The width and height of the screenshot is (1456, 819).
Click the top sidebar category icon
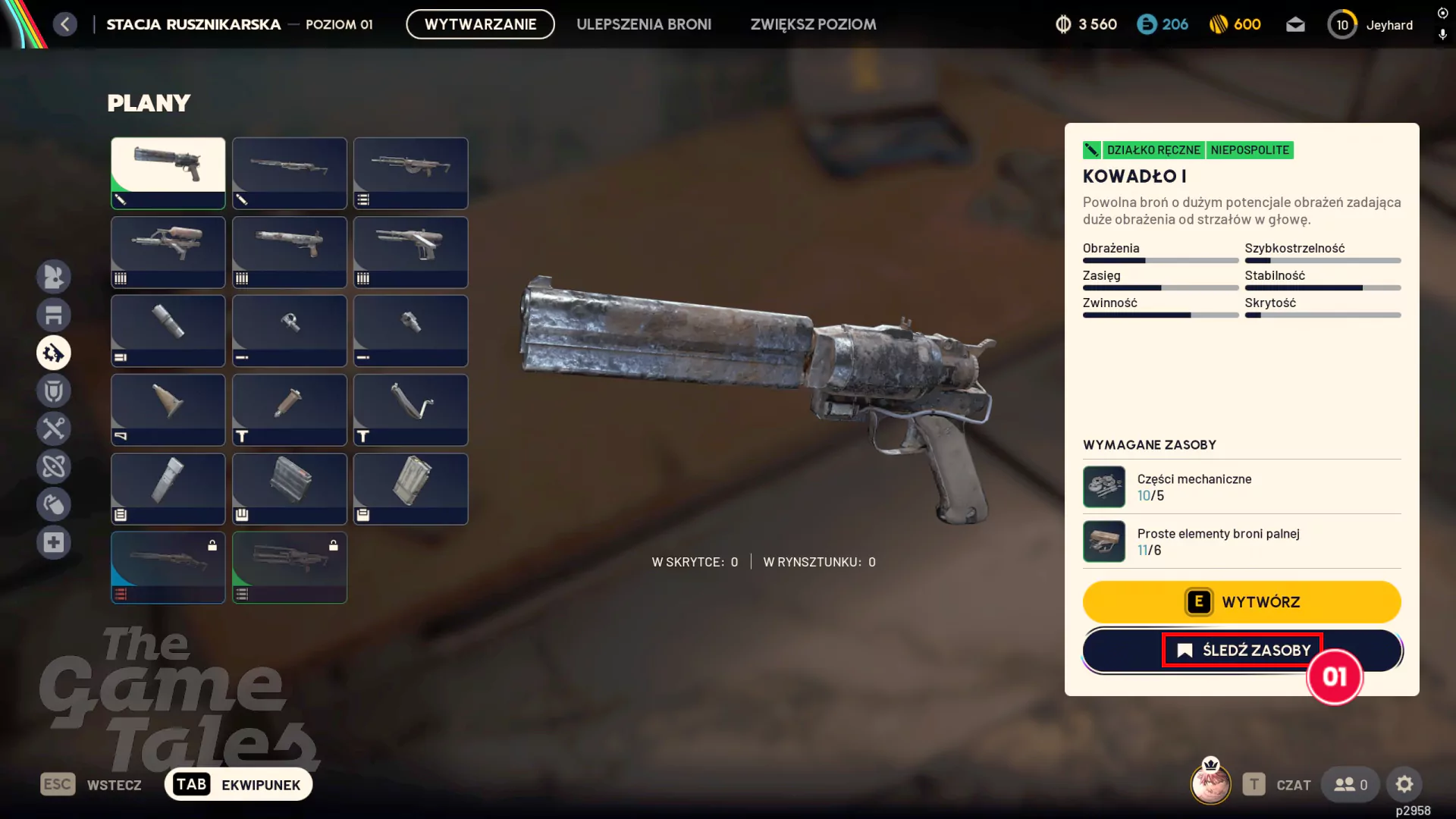pyautogui.click(x=54, y=277)
